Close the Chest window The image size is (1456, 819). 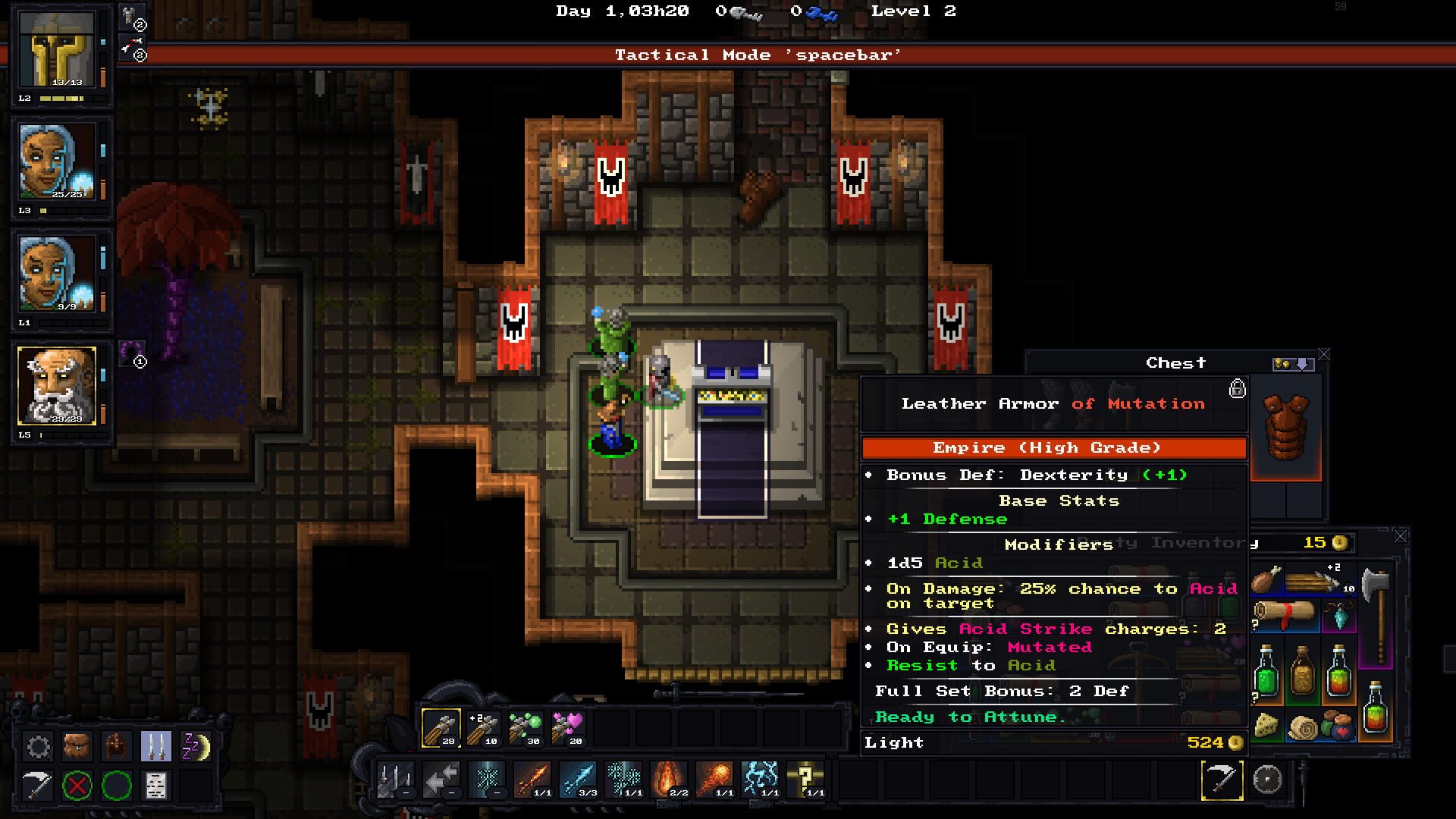[1324, 354]
